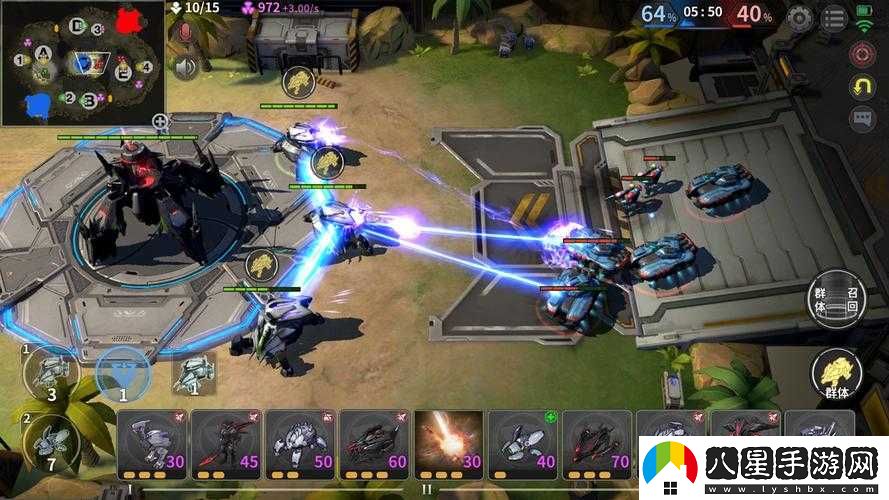Activate the golden beast 群体 skill button
Screen dimensions: 889x500
pyautogui.click(x=836, y=375)
